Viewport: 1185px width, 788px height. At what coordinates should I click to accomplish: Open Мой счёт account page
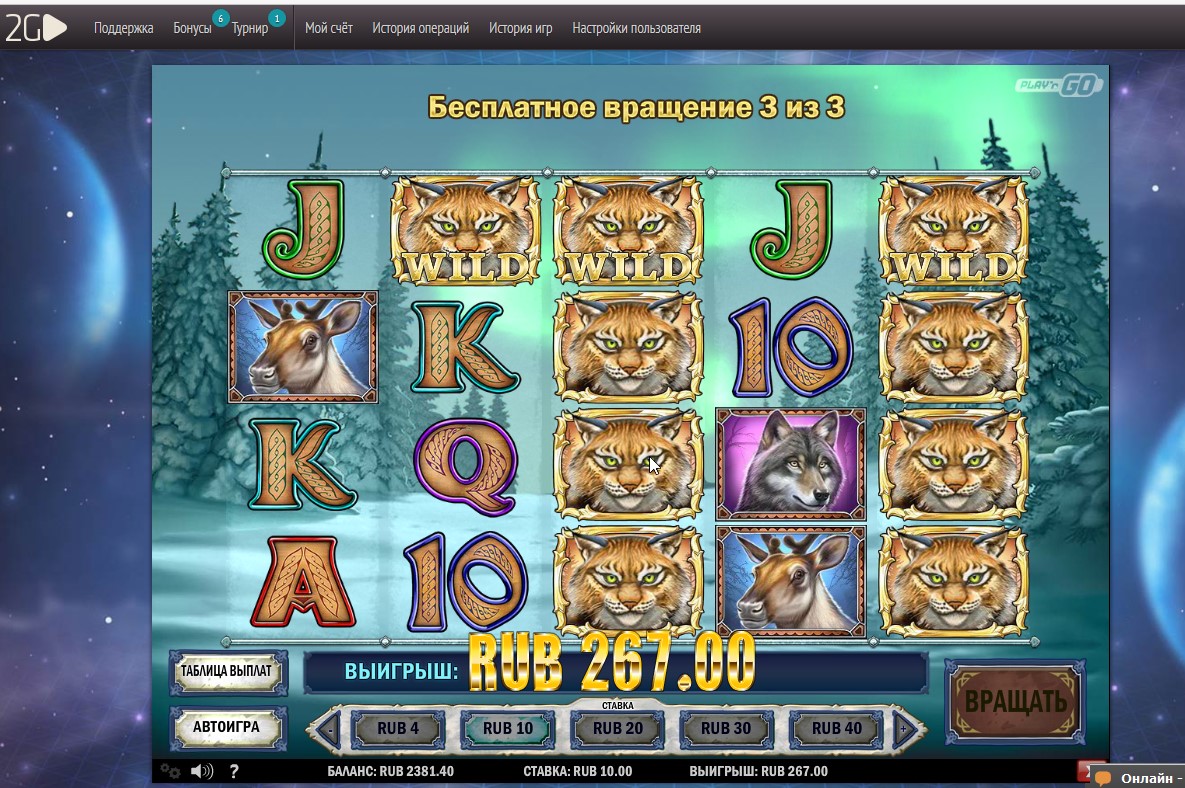point(329,28)
